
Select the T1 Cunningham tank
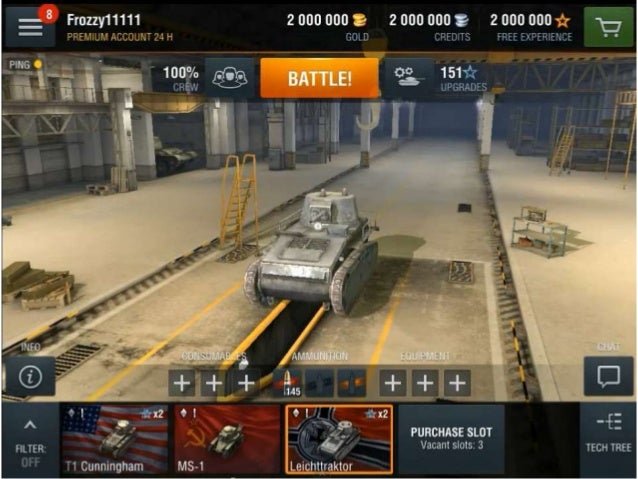point(113,439)
